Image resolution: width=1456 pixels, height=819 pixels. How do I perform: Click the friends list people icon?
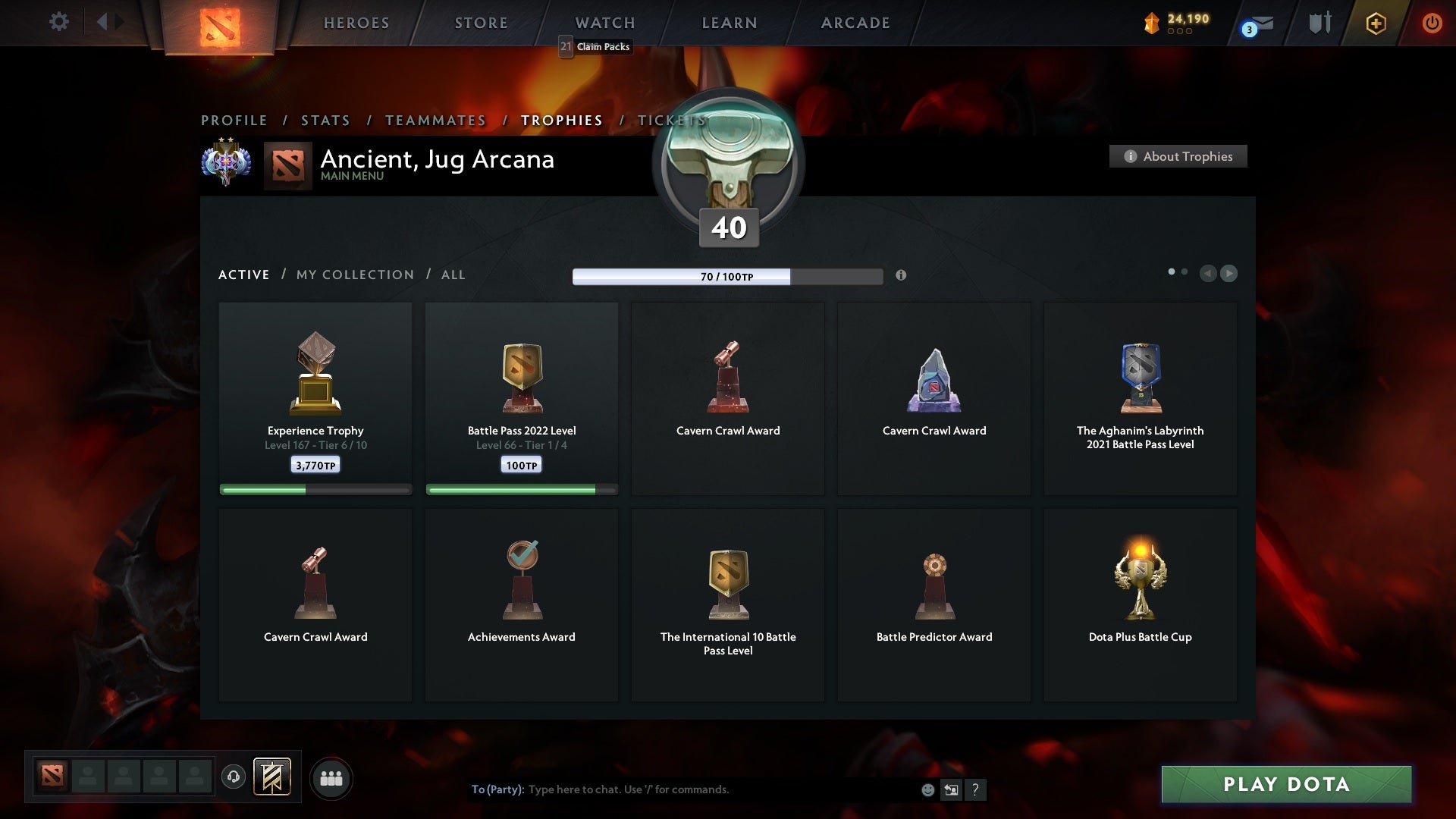tap(332, 778)
